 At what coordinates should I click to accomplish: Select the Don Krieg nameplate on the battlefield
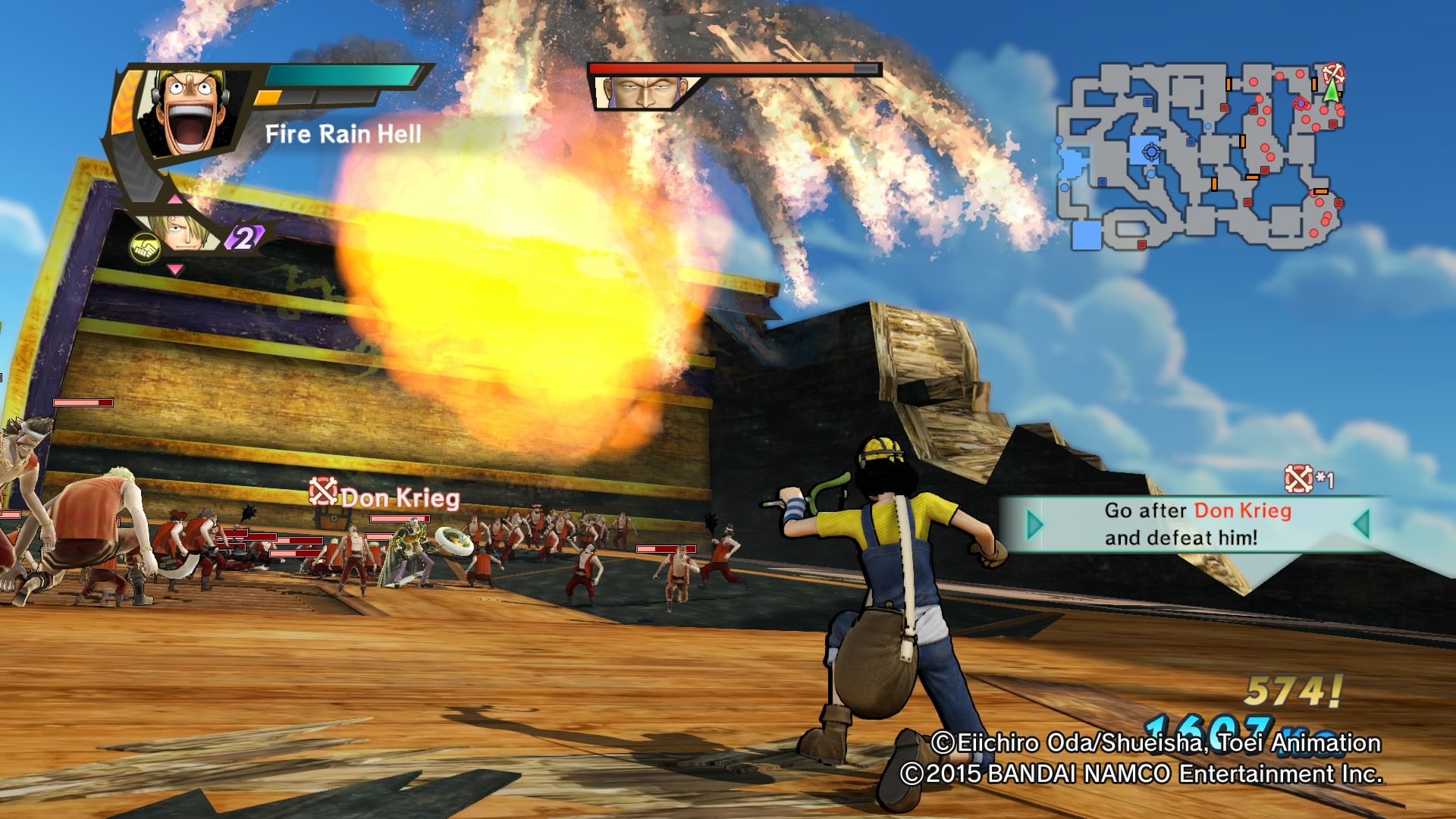pos(400,498)
